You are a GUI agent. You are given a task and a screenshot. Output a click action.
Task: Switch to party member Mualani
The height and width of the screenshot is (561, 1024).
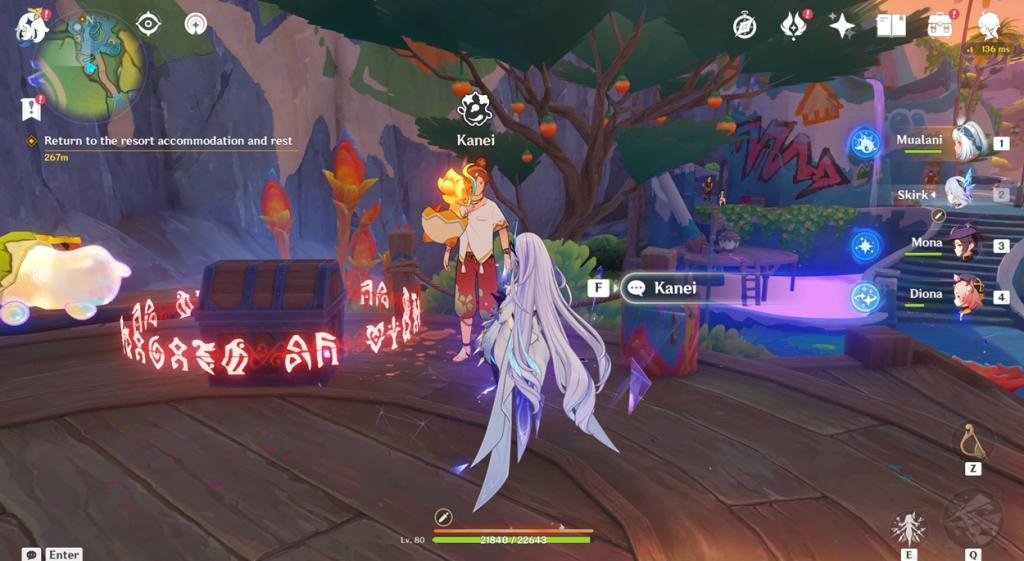tap(967, 142)
